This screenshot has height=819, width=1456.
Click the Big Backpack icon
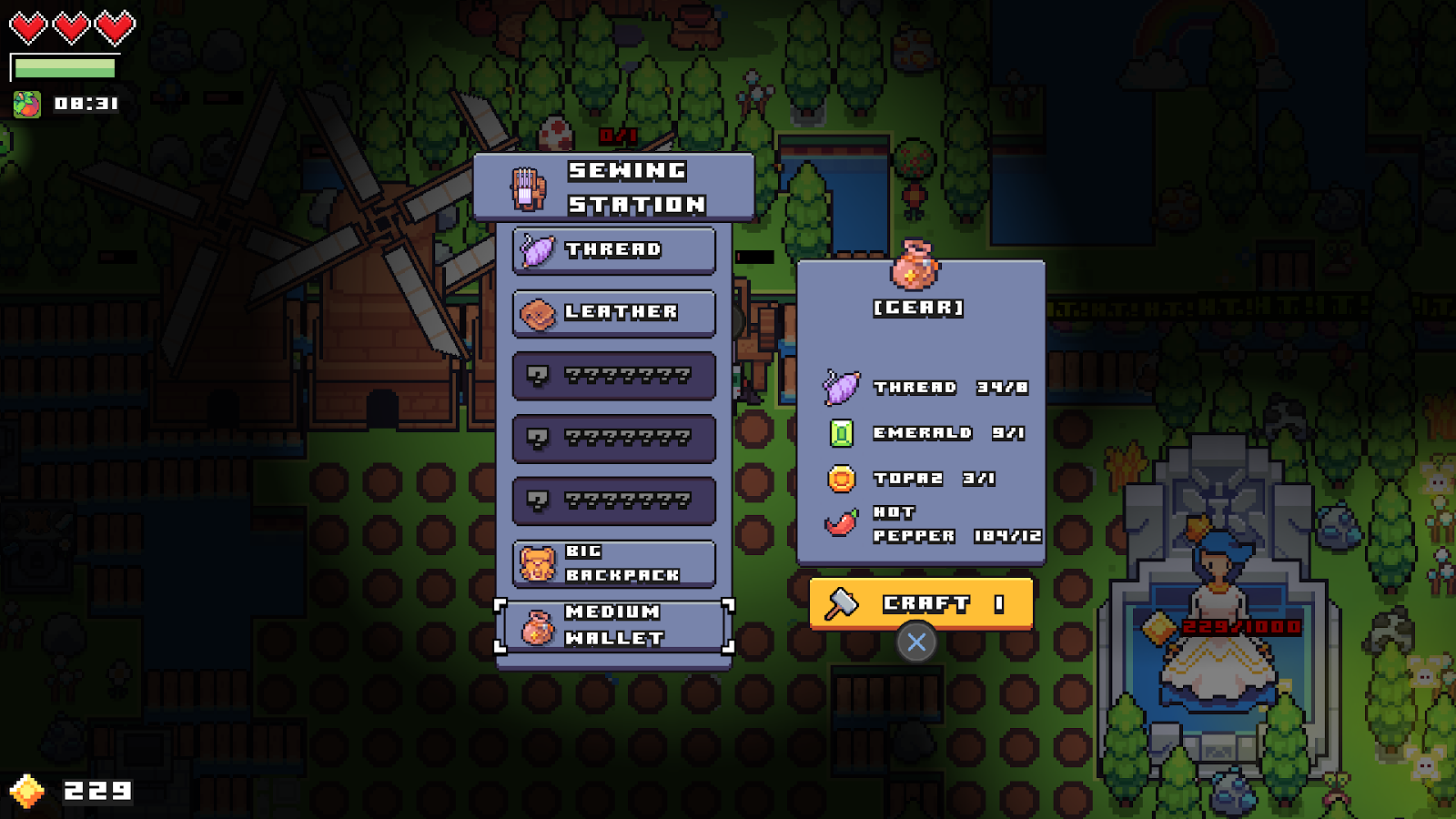pos(539,561)
